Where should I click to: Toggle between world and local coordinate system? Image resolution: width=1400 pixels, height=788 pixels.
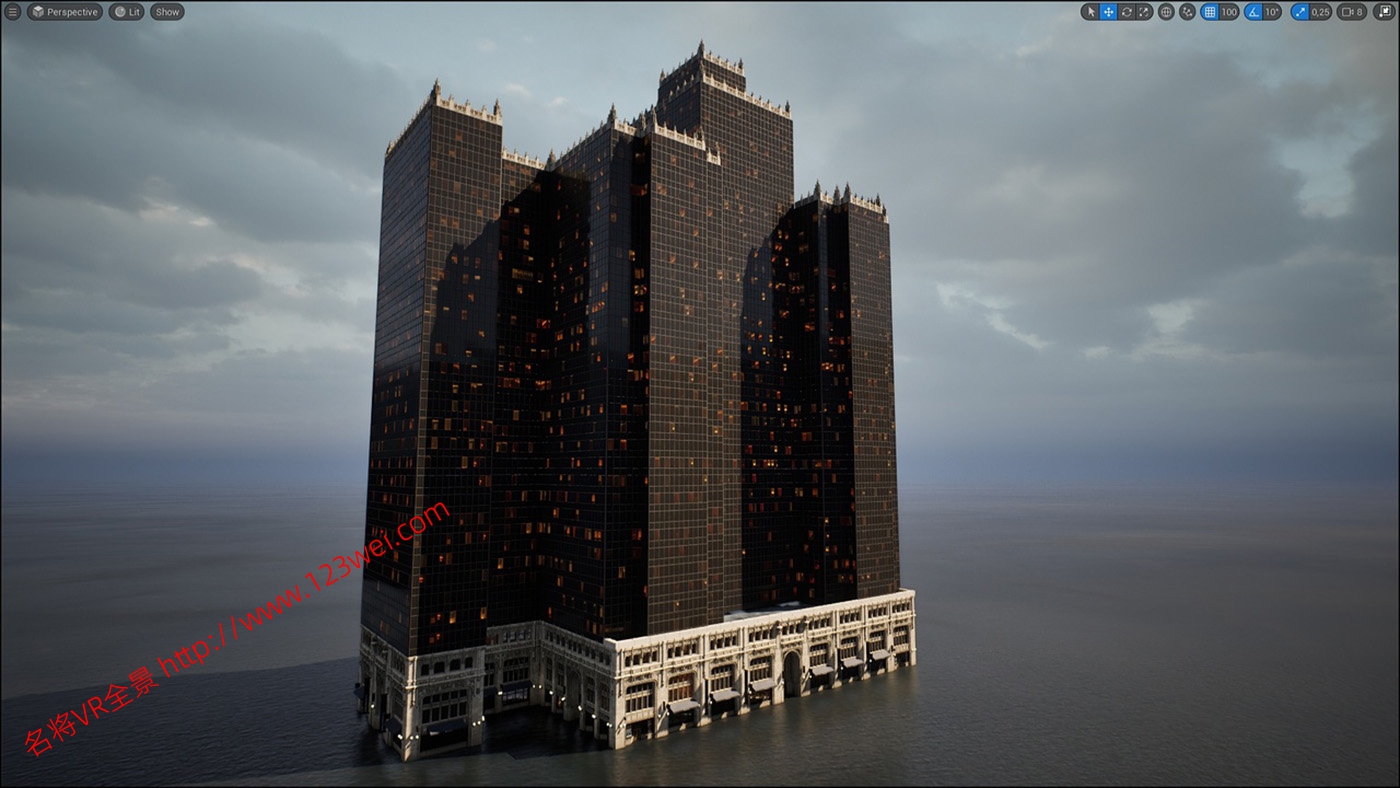pyautogui.click(x=1165, y=11)
